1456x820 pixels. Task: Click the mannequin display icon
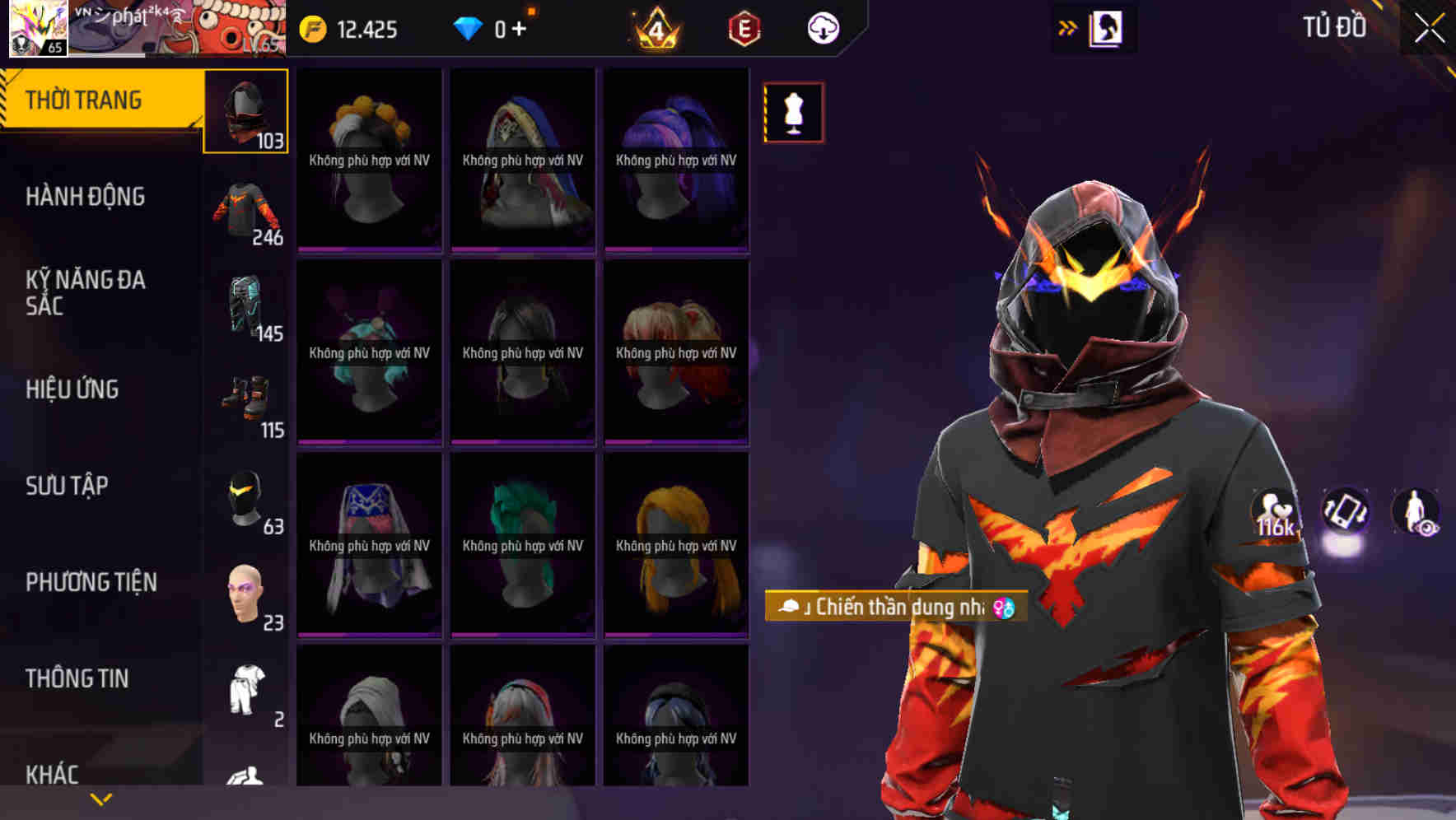tap(793, 113)
